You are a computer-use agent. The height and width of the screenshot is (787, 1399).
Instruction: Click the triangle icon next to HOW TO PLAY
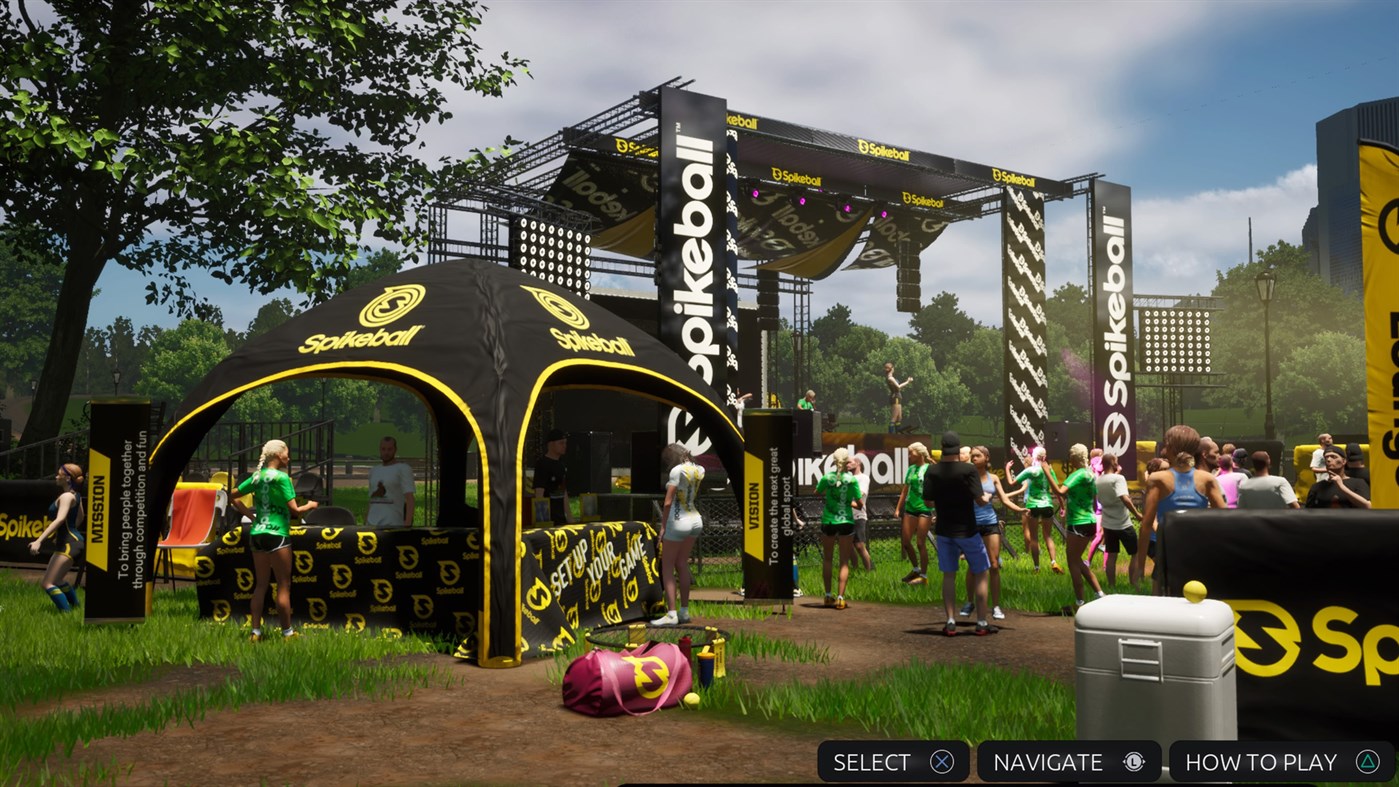tap(1369, 761)
